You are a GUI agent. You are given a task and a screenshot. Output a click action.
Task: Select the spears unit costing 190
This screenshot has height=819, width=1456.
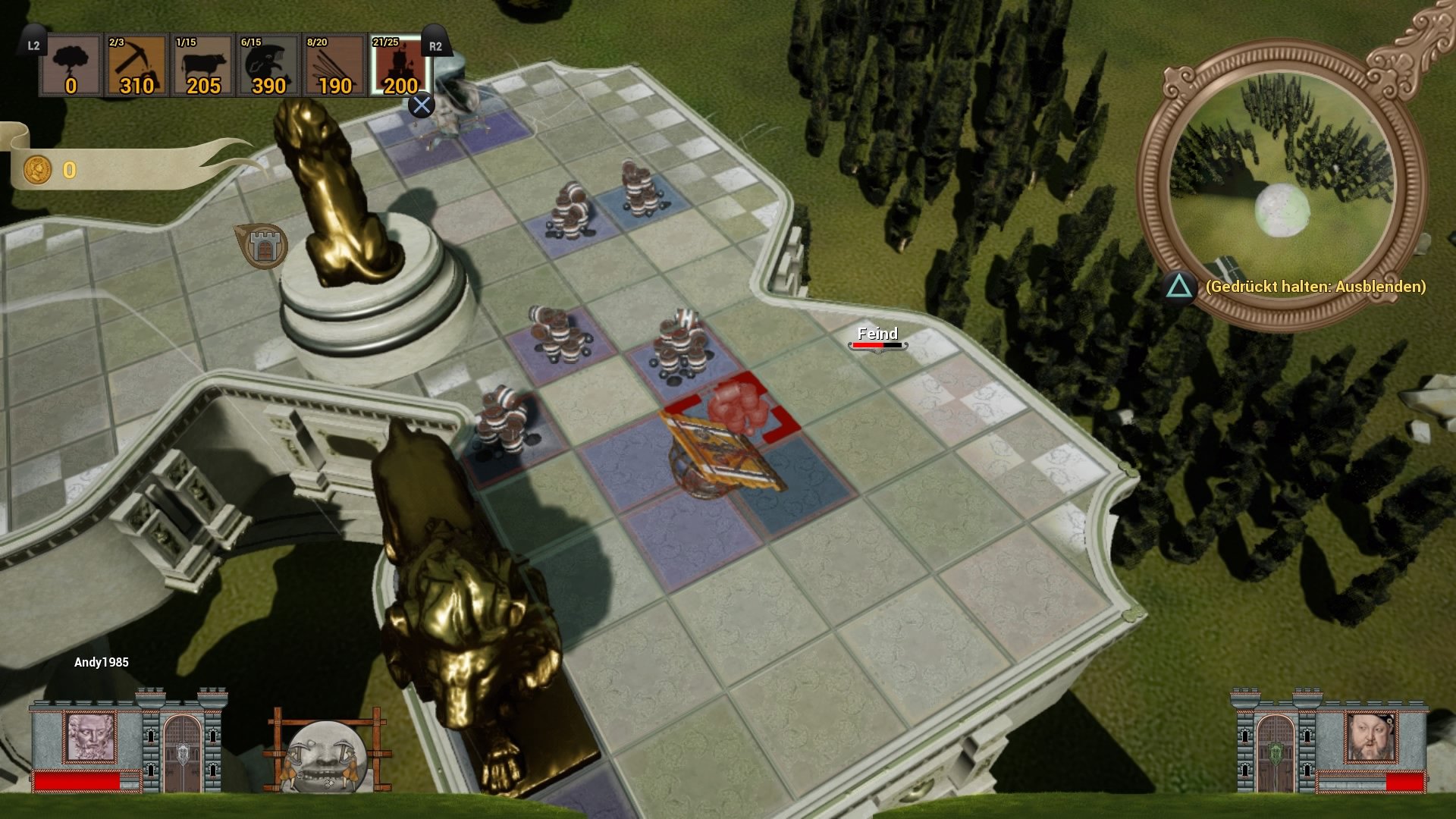(x=334, y=67)
